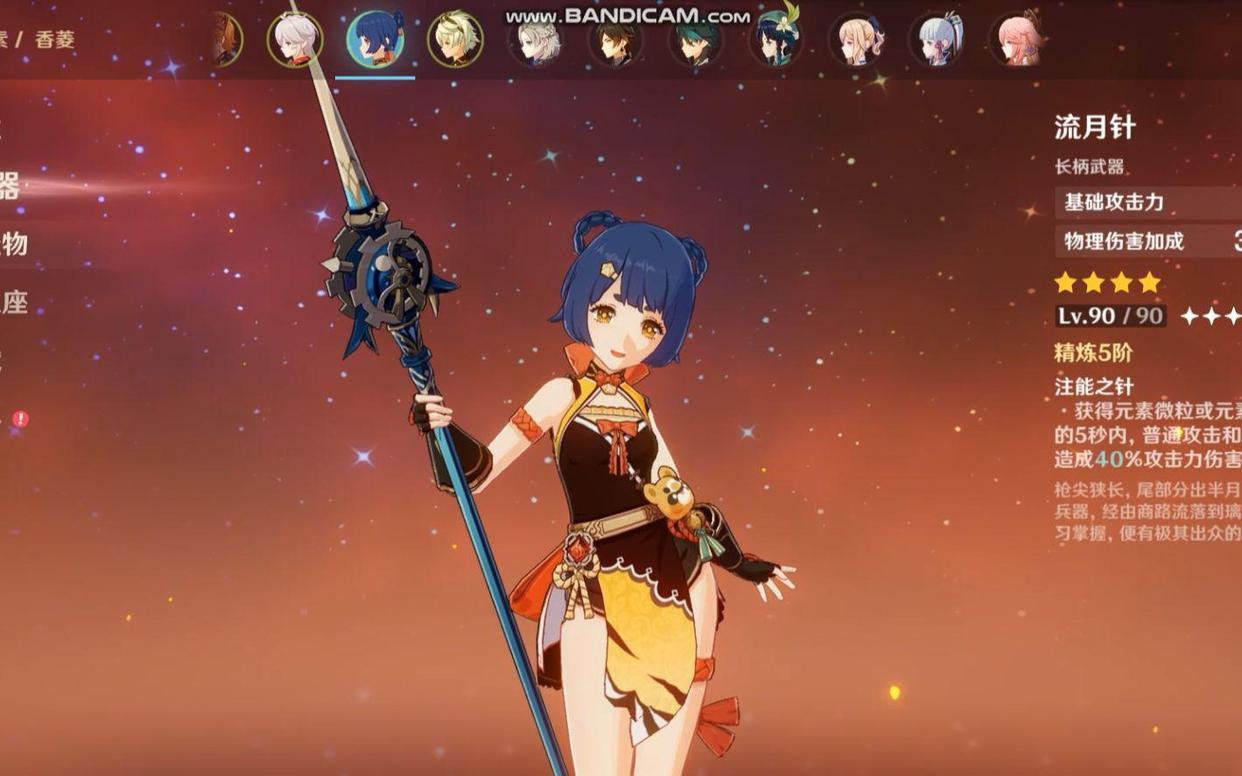This screenshot has height=776, width=1242.
Task: Switch to the pink-haired character portrait
Action: (1017, 40)
